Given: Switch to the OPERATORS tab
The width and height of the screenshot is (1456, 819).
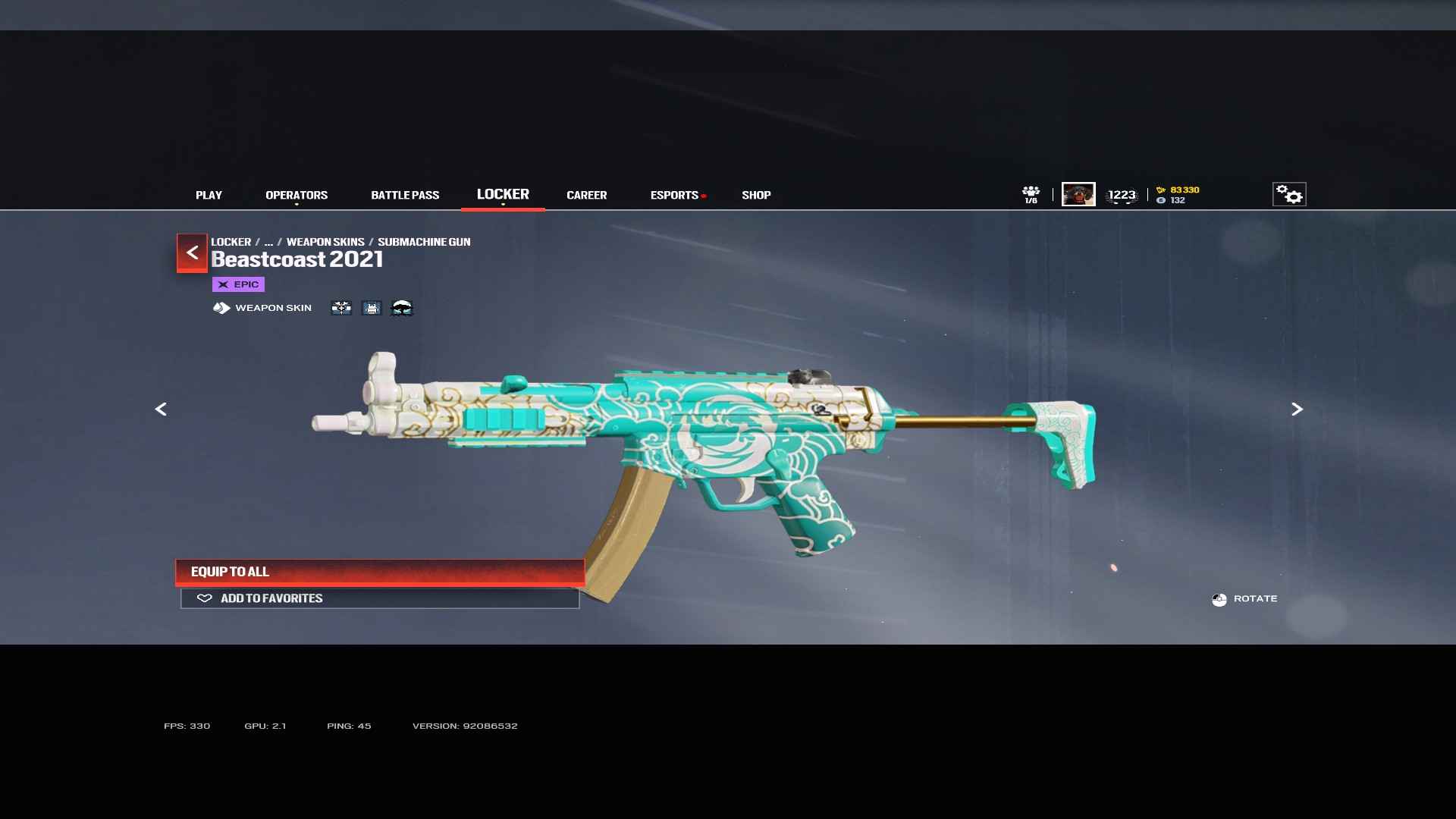Looking at the screenshot, I should pos(297,195).
